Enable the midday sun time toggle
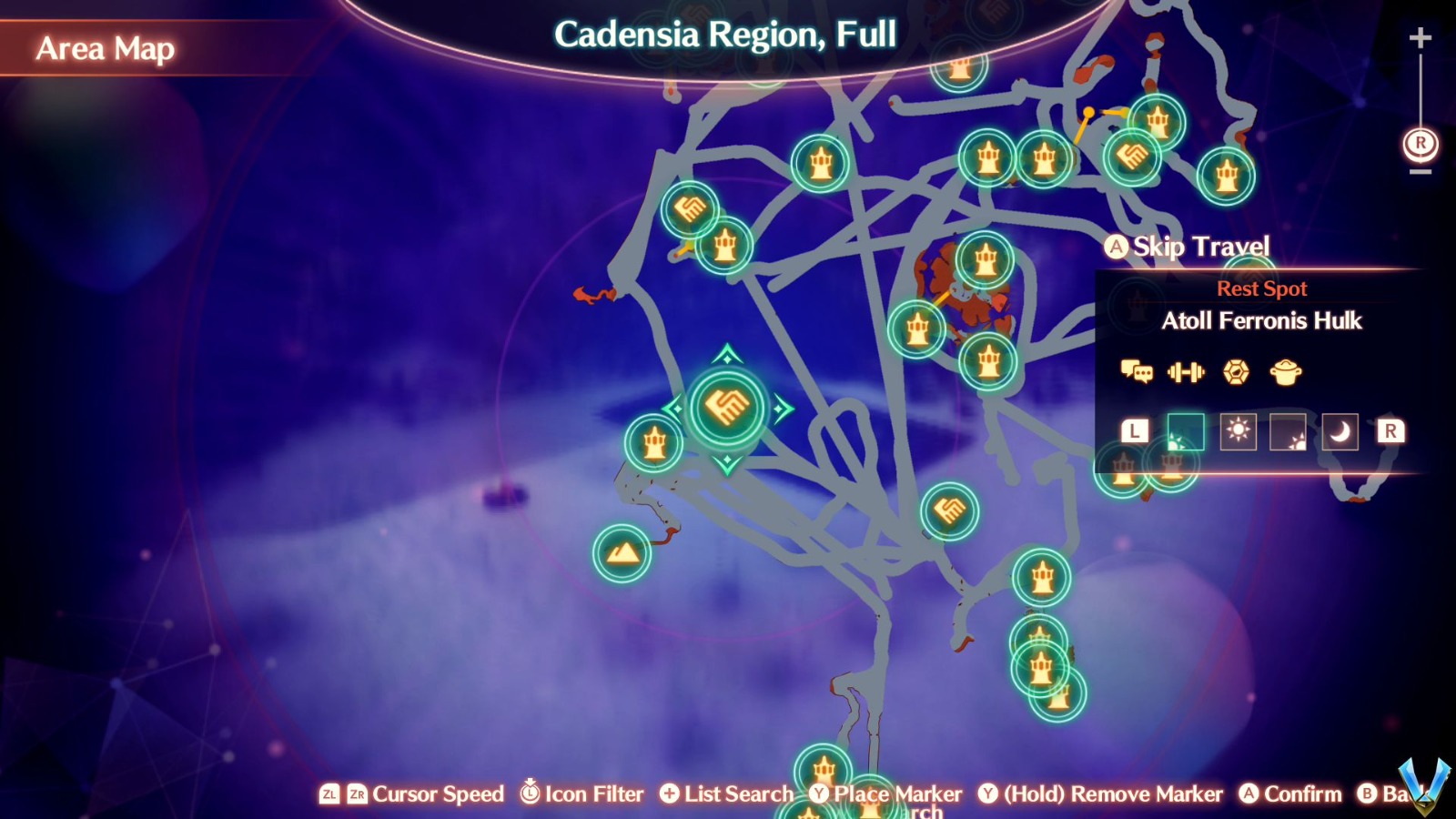The width and height of the screenshot is (1456, 819). pyautogui.click(x=1237, y=431)
